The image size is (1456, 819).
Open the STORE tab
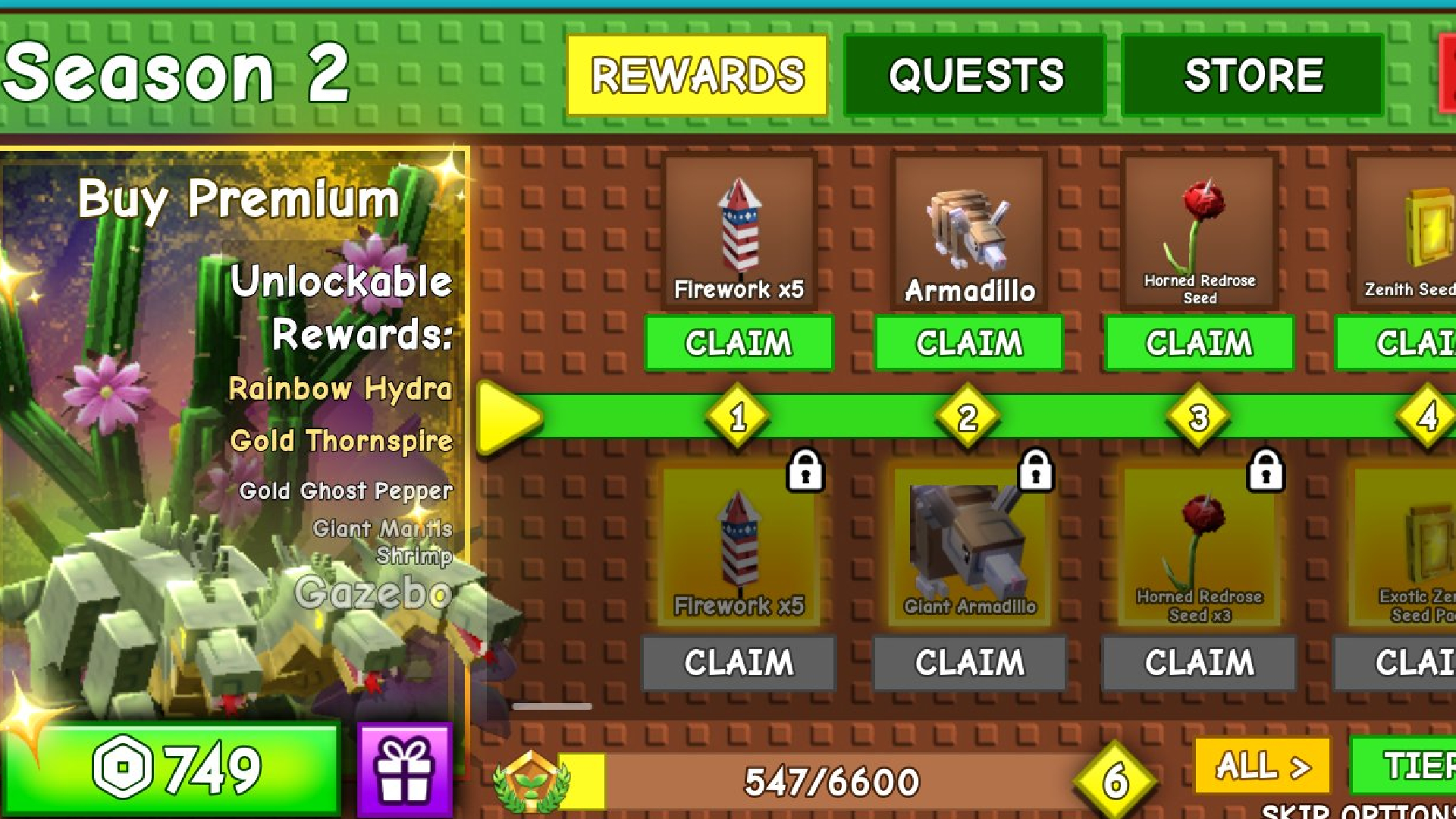coord(1252,76)
